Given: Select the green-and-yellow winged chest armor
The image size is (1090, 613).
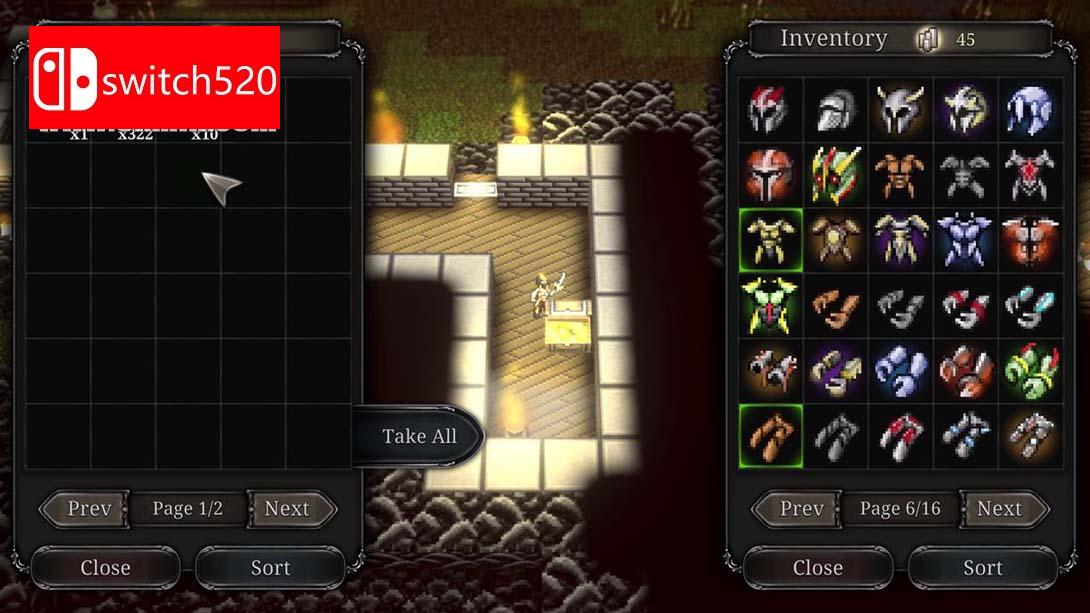Looking at the screenshot, I should [771, 305].
